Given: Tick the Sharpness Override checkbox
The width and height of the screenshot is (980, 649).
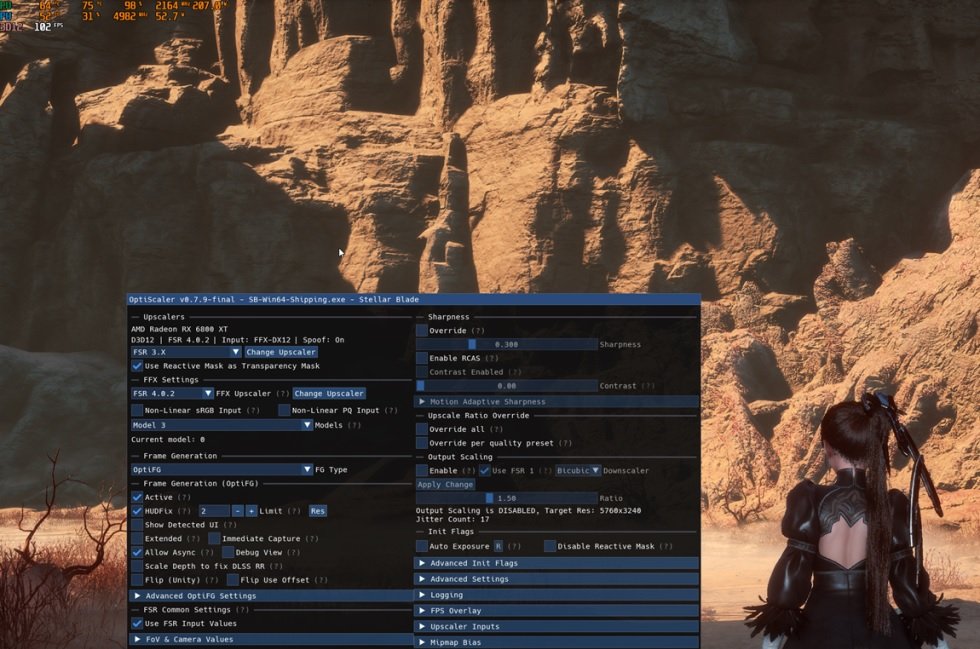Looking at the screenshot, I should pyautogui.click(x=422, y=330).
